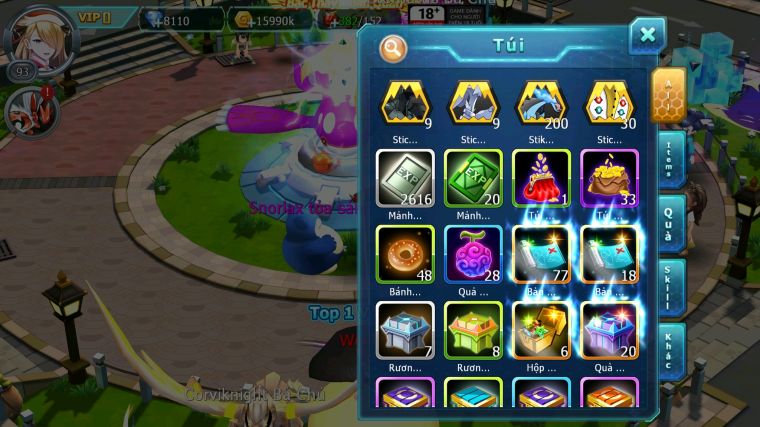
Task: Select the donut item slot
Action: click(405, 254)
